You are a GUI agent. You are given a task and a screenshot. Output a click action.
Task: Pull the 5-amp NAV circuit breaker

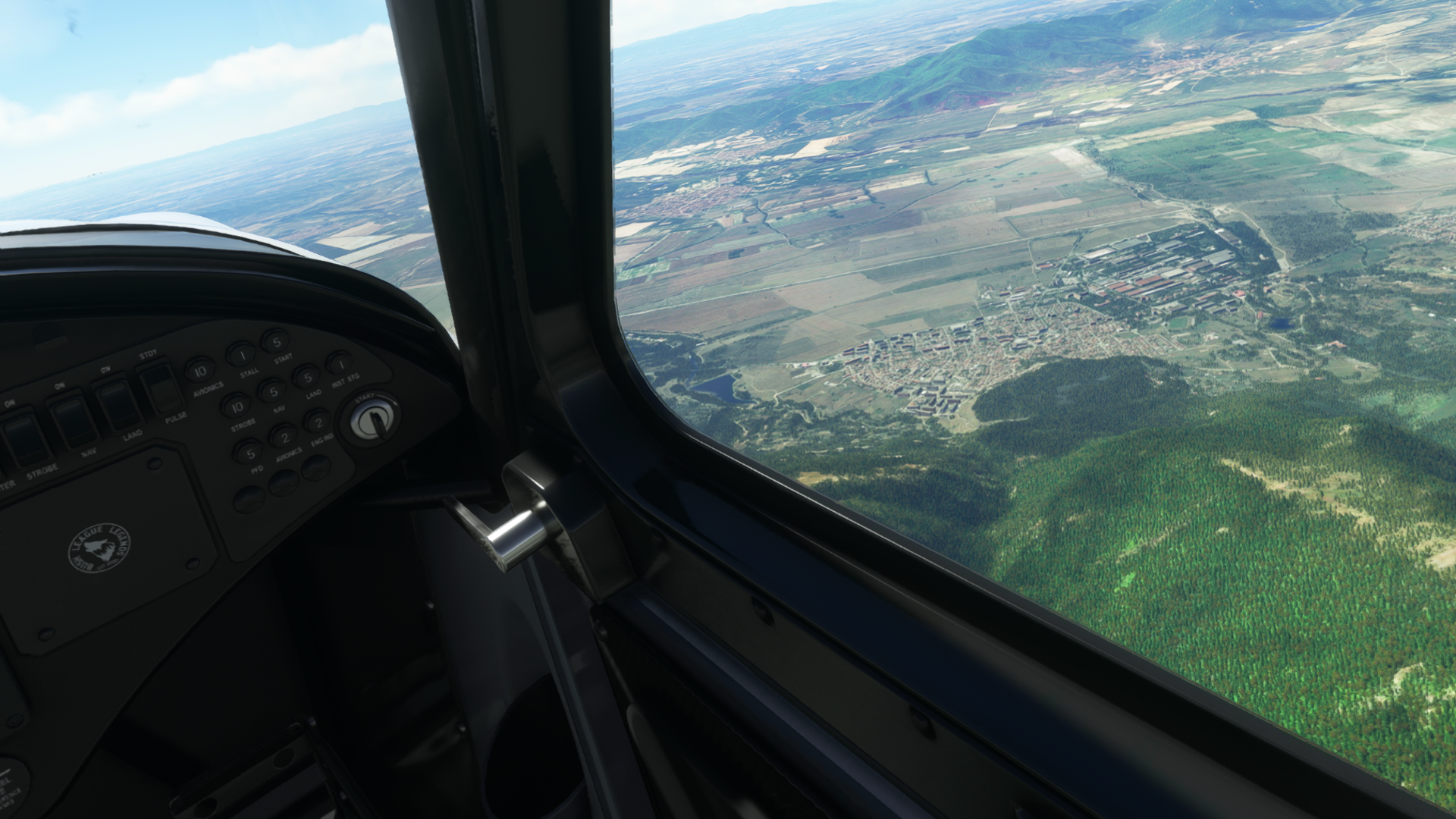(x=271, y=391)
